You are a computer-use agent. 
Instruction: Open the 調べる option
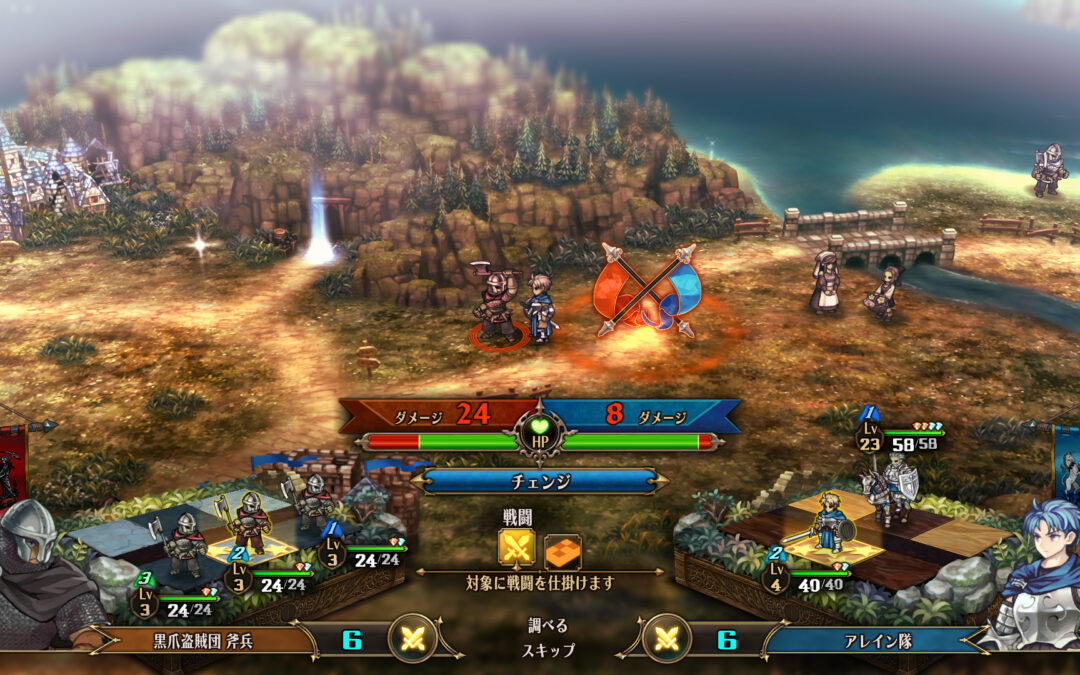tap(548, 626)
